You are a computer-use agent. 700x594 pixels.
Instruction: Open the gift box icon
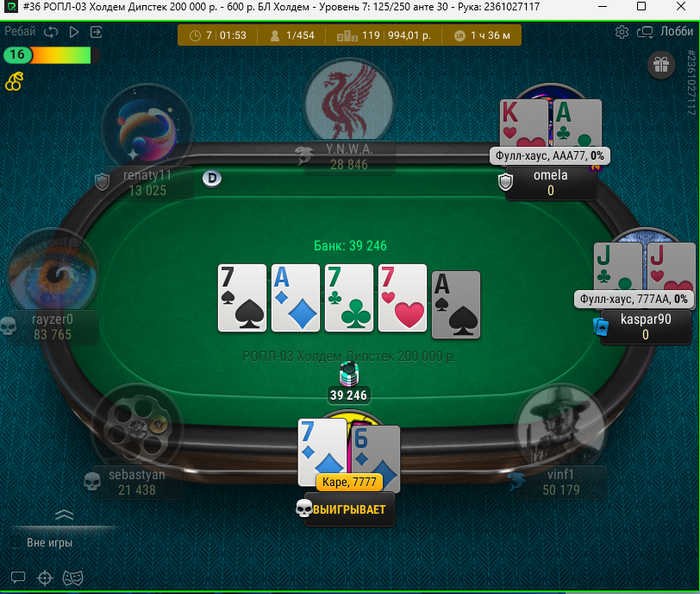point(660,66)
